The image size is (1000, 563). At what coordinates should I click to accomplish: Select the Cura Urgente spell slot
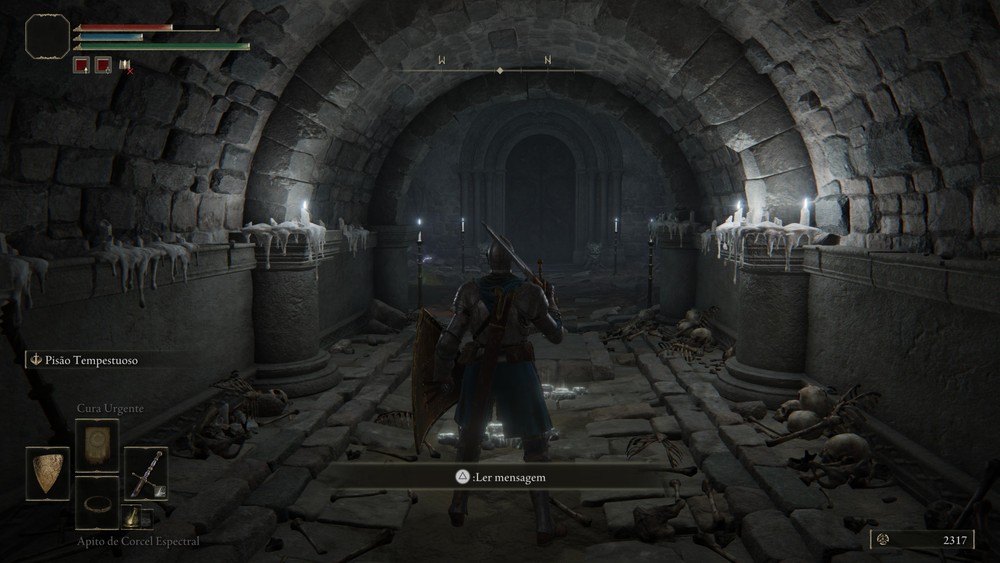(97, 445)
